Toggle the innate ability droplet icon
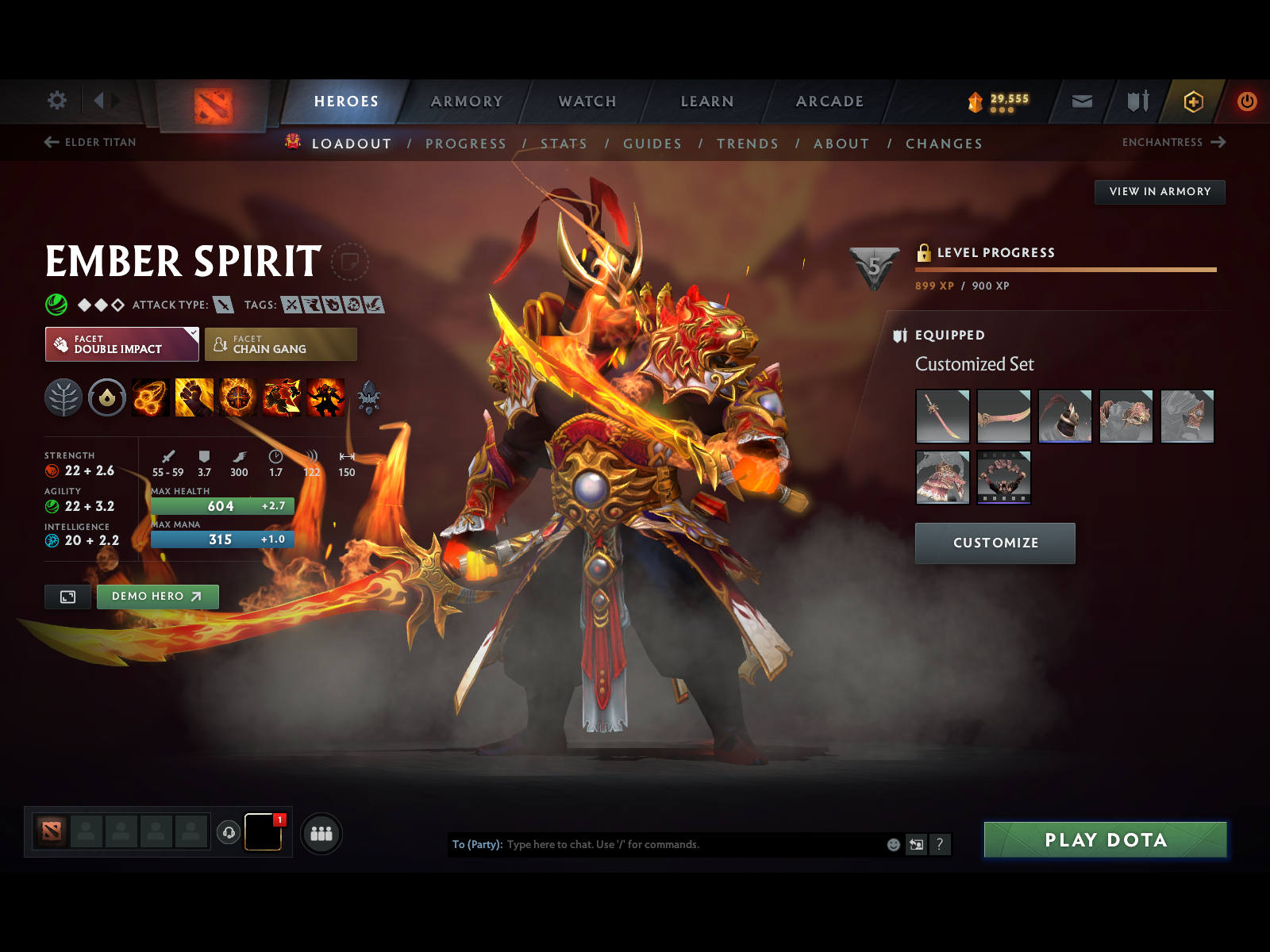This screenshot has width=1270, height=952. click(106, 397)
